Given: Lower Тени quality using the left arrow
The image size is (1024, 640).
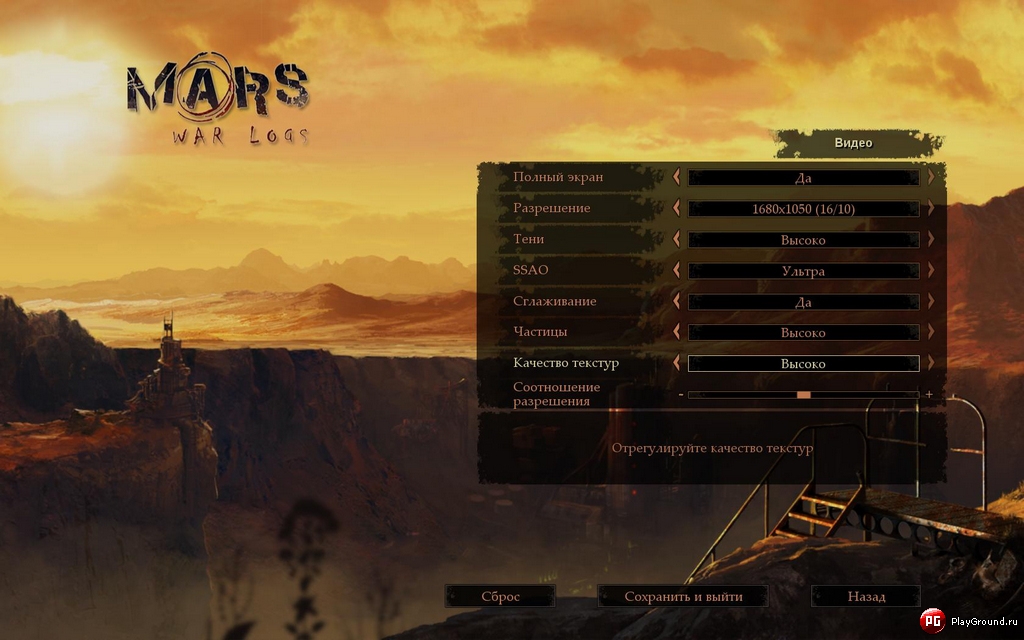Looking at the screenshot, I should point(677,239).
